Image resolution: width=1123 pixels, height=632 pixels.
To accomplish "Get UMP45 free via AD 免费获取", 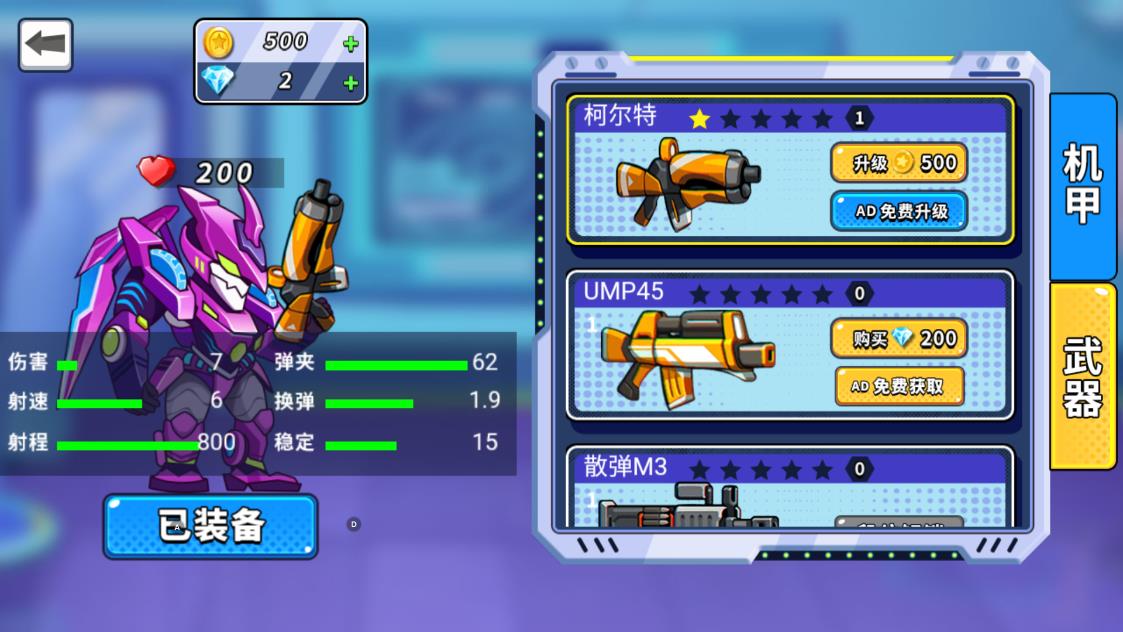I will (898, 386).
